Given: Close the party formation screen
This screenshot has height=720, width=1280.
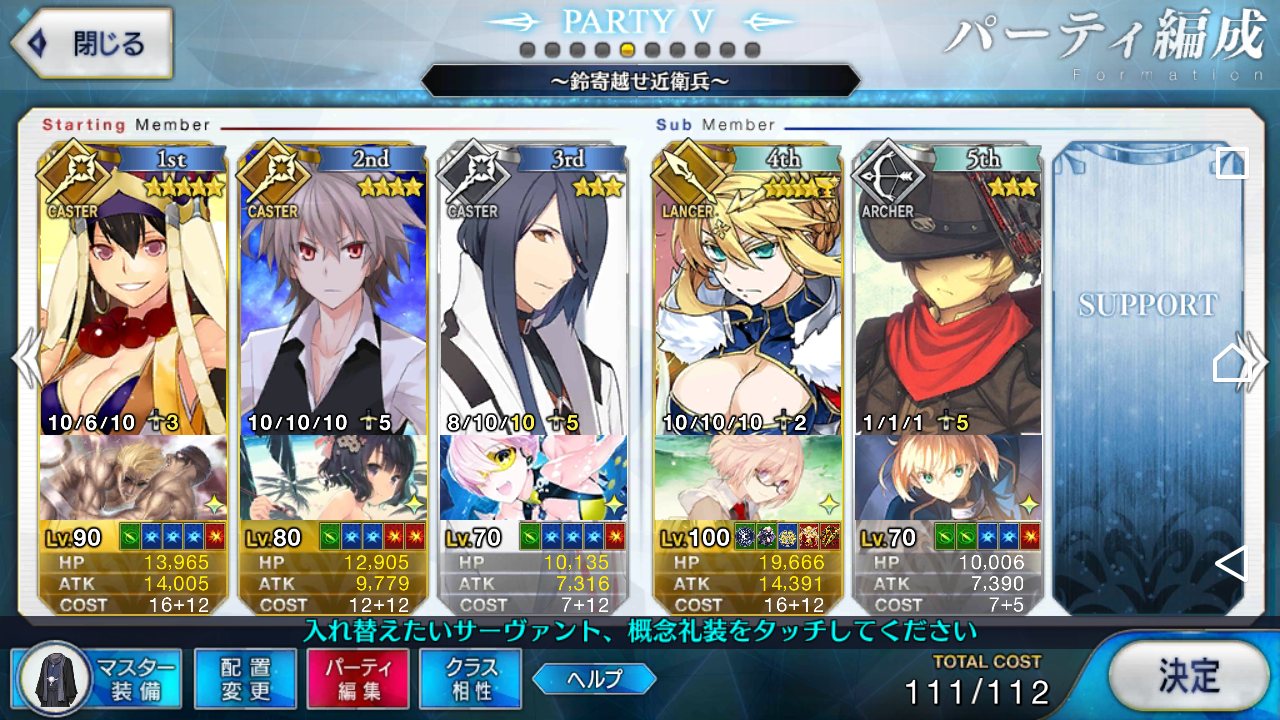Looking at the screenshot, I should (90, 44).
